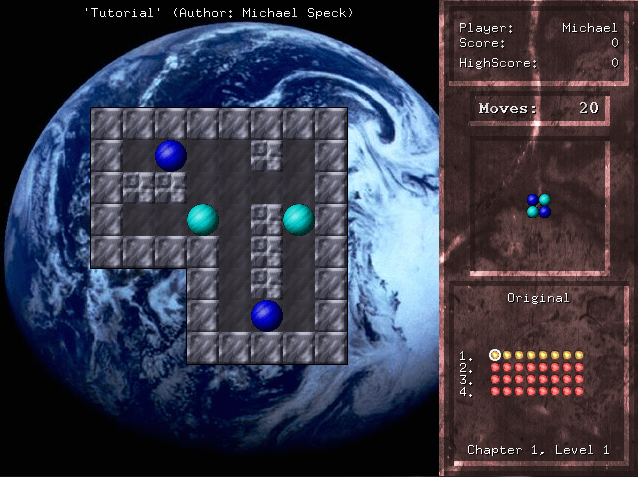Select the highlighted first level dot in chapter 1
The image size is (638, 477).
tap(495, 355)
